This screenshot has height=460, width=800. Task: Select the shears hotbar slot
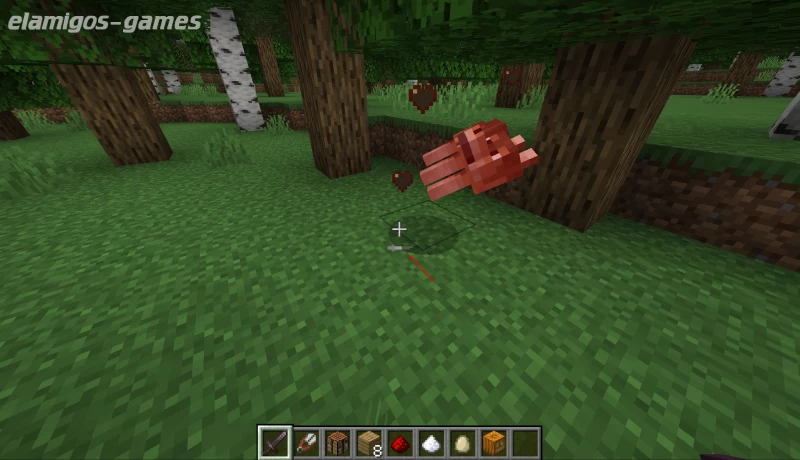click(x=306, y=442)
